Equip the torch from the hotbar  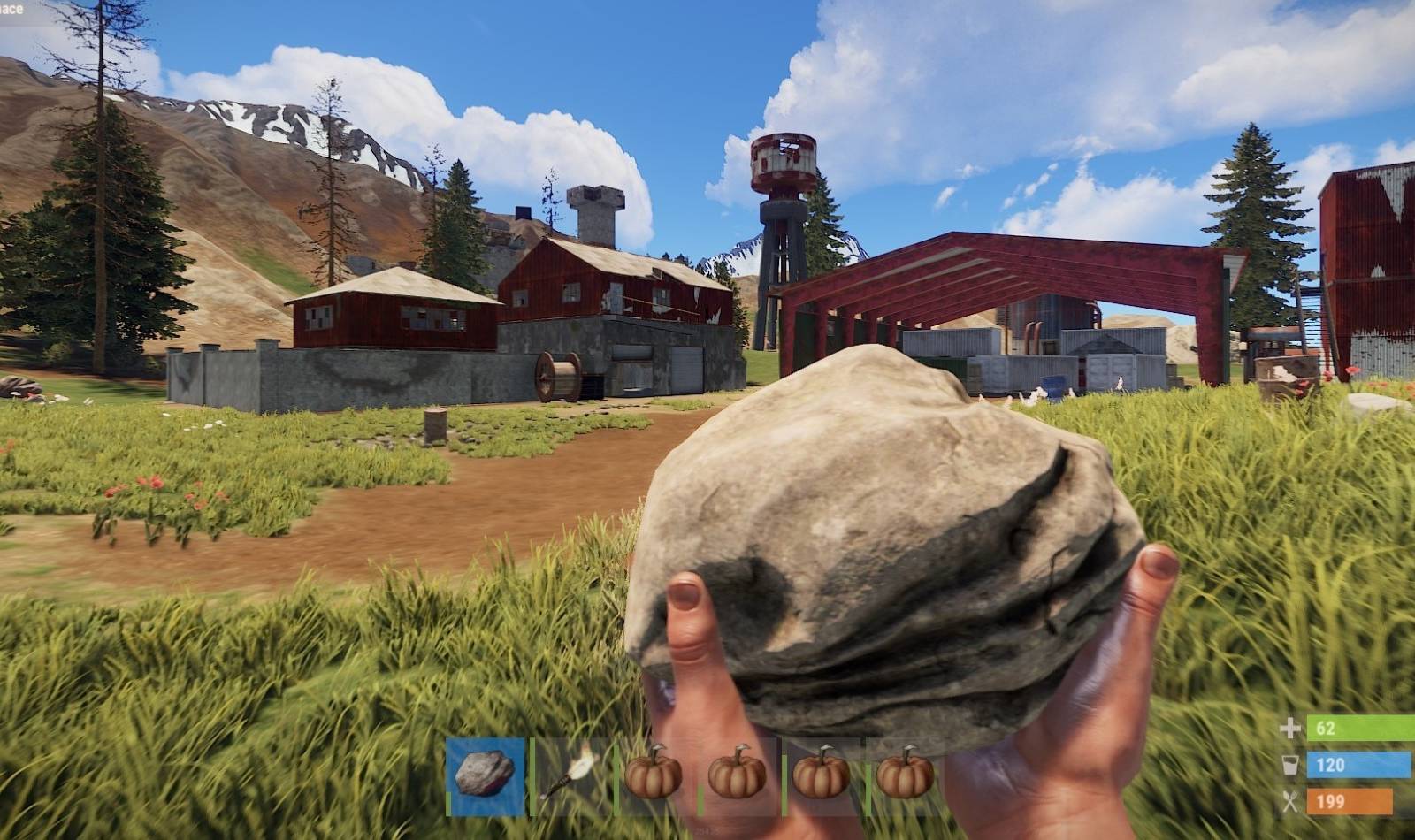pos(569,775)
